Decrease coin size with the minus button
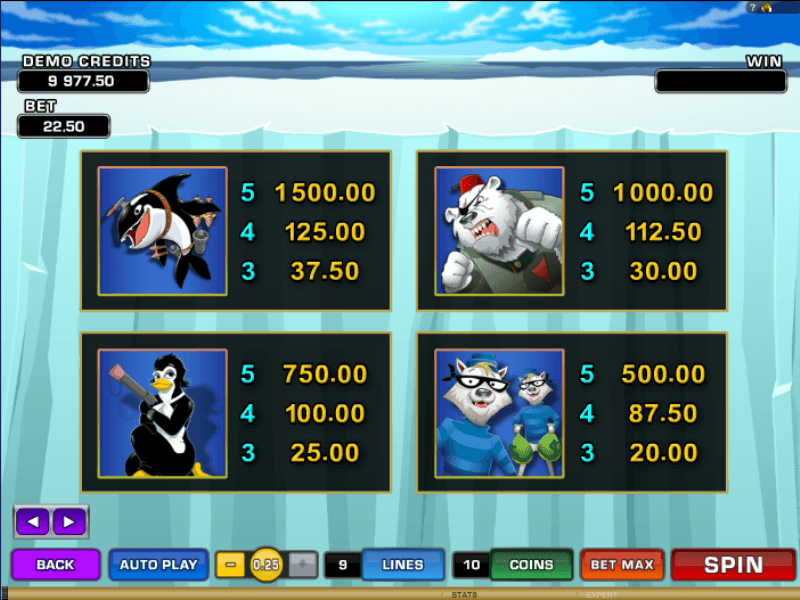This screenshot has width=800, height=600. pyautogui.click(x=231, y=565)
